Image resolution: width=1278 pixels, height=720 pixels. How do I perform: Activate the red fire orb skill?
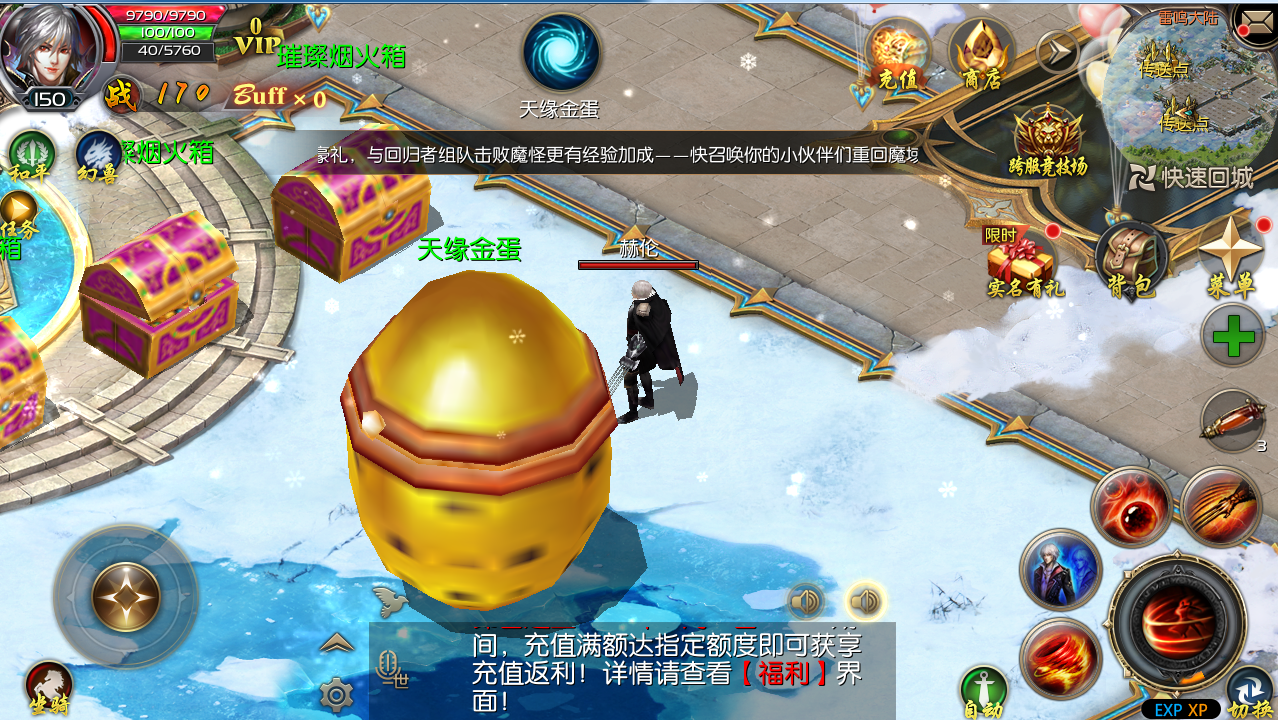1131,507
